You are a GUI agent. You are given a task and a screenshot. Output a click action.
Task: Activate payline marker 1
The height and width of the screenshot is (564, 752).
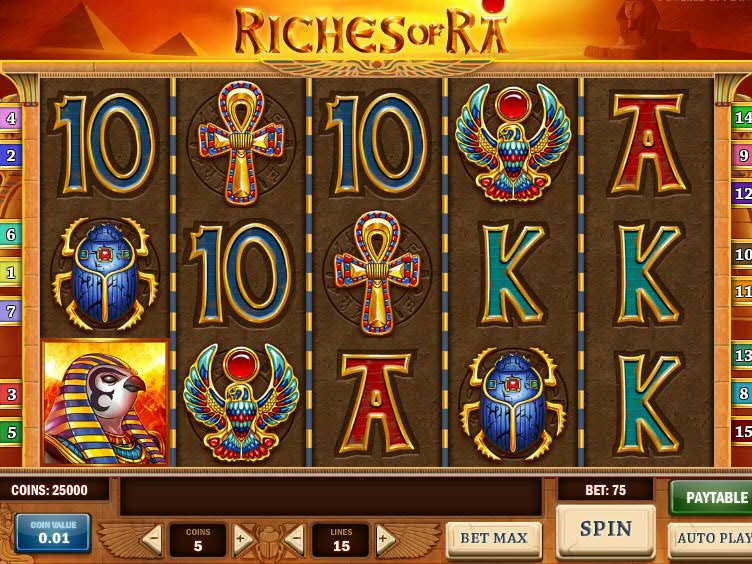pos(11,272)
